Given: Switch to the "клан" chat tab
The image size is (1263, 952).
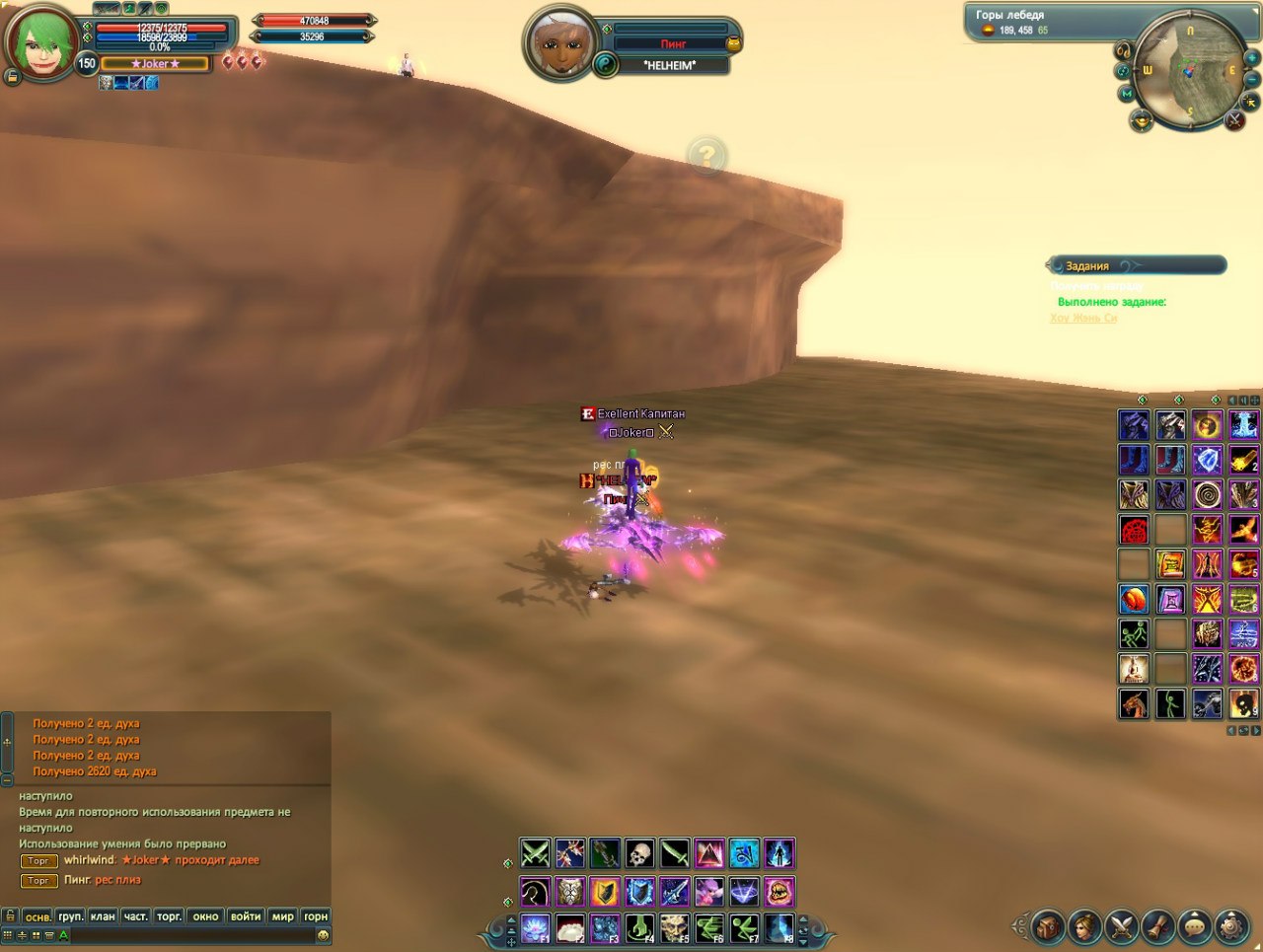Looking at the screenshot, I should (103, 916).
